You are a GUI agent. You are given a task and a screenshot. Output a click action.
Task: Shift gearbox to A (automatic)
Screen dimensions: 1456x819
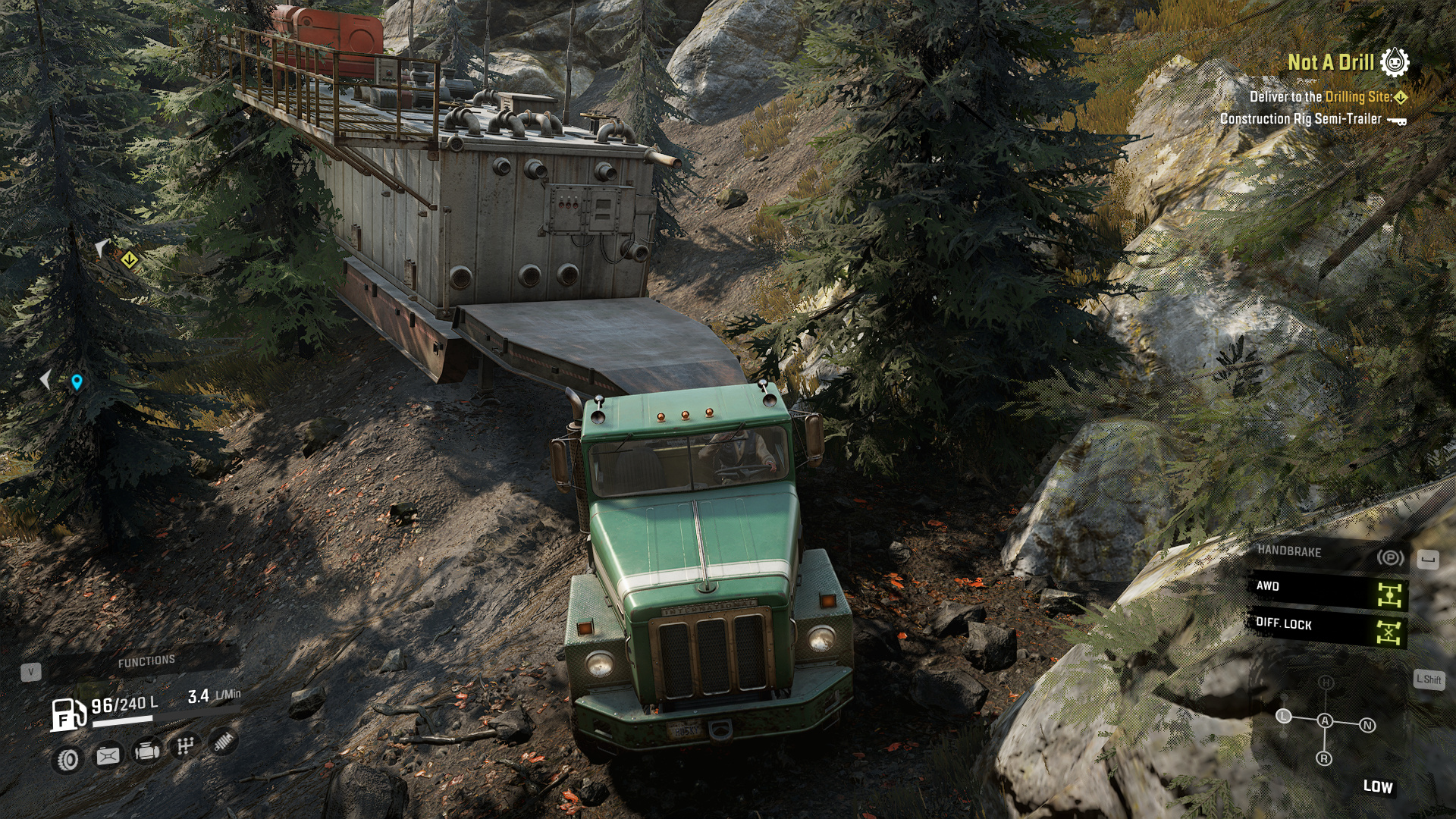(1325, 720)
